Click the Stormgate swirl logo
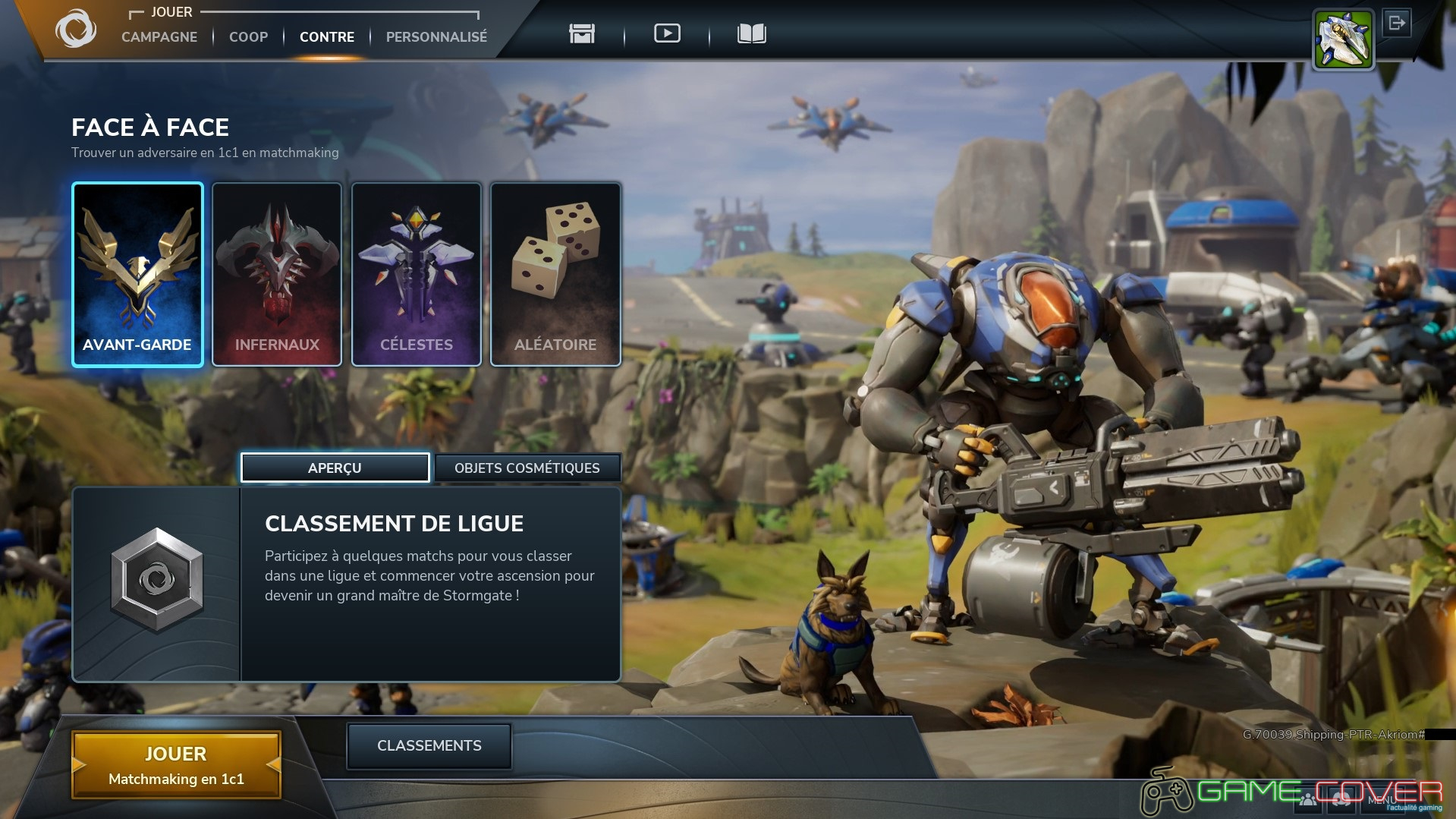 75,30
